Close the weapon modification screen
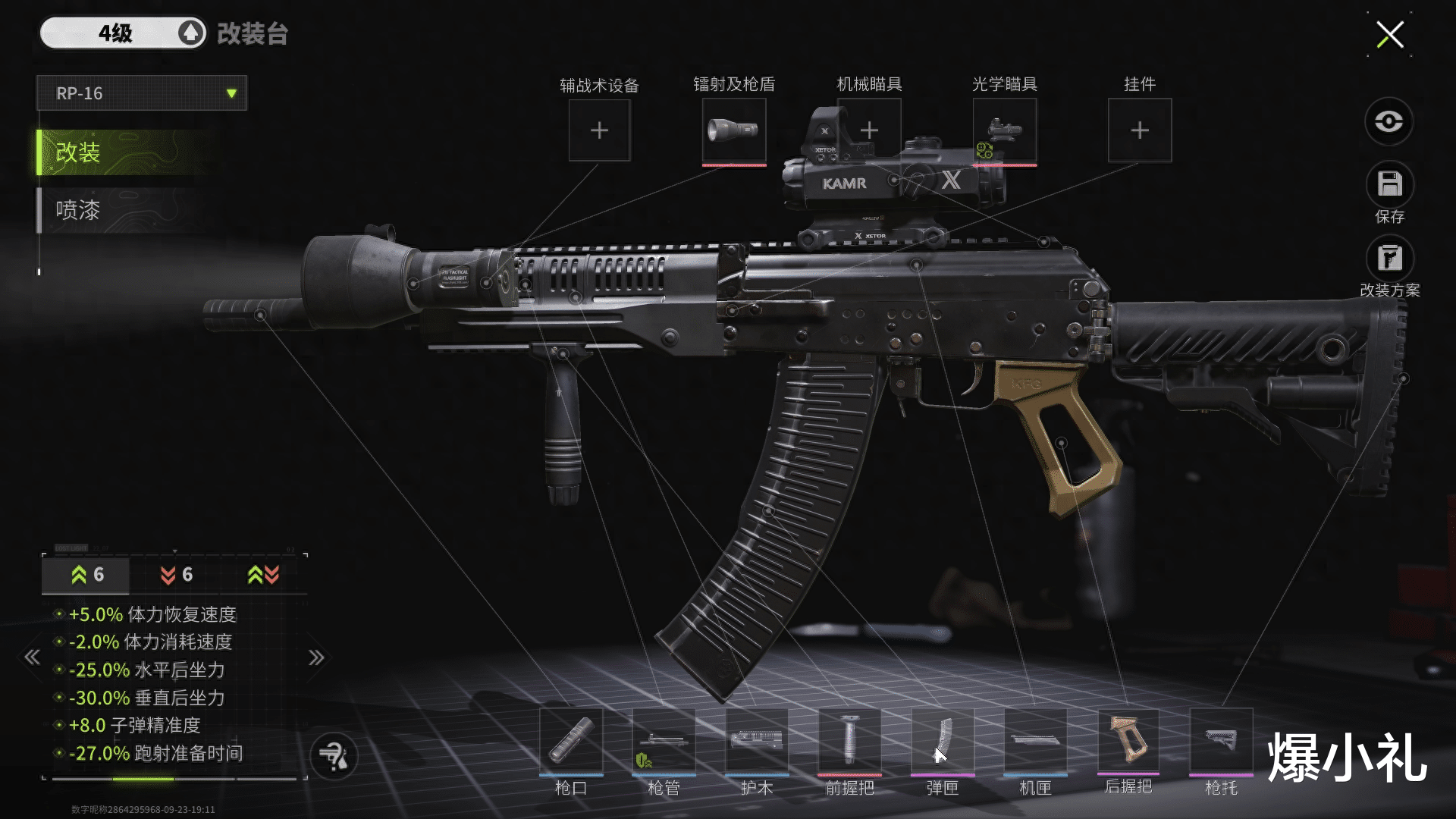The width and height of the screenshot is (1456, 819). [x=1389, y=34]
